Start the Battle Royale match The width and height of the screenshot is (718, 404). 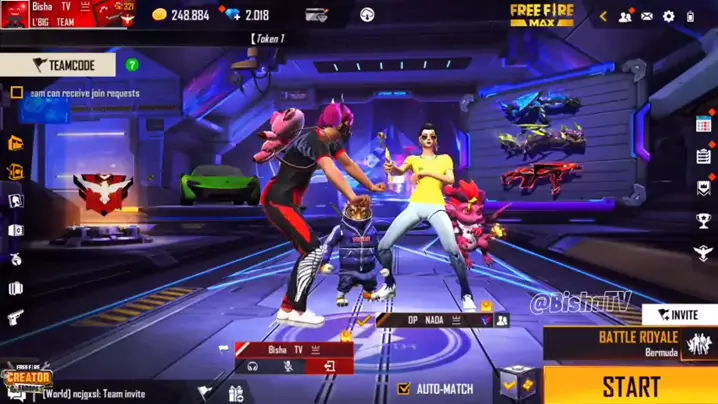coord(631,386)
